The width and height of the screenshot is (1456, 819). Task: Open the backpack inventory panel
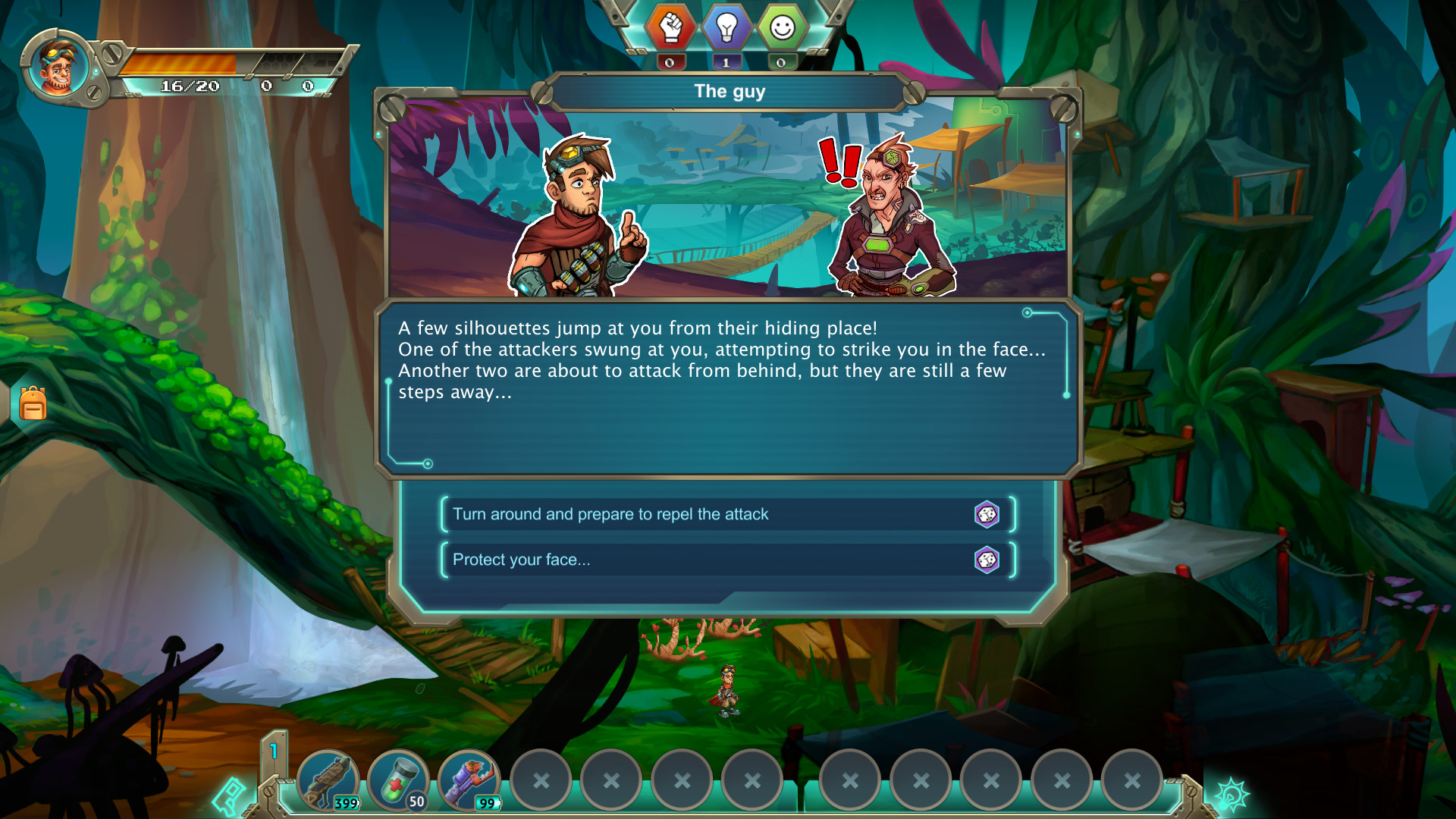[x=32, y=404]
